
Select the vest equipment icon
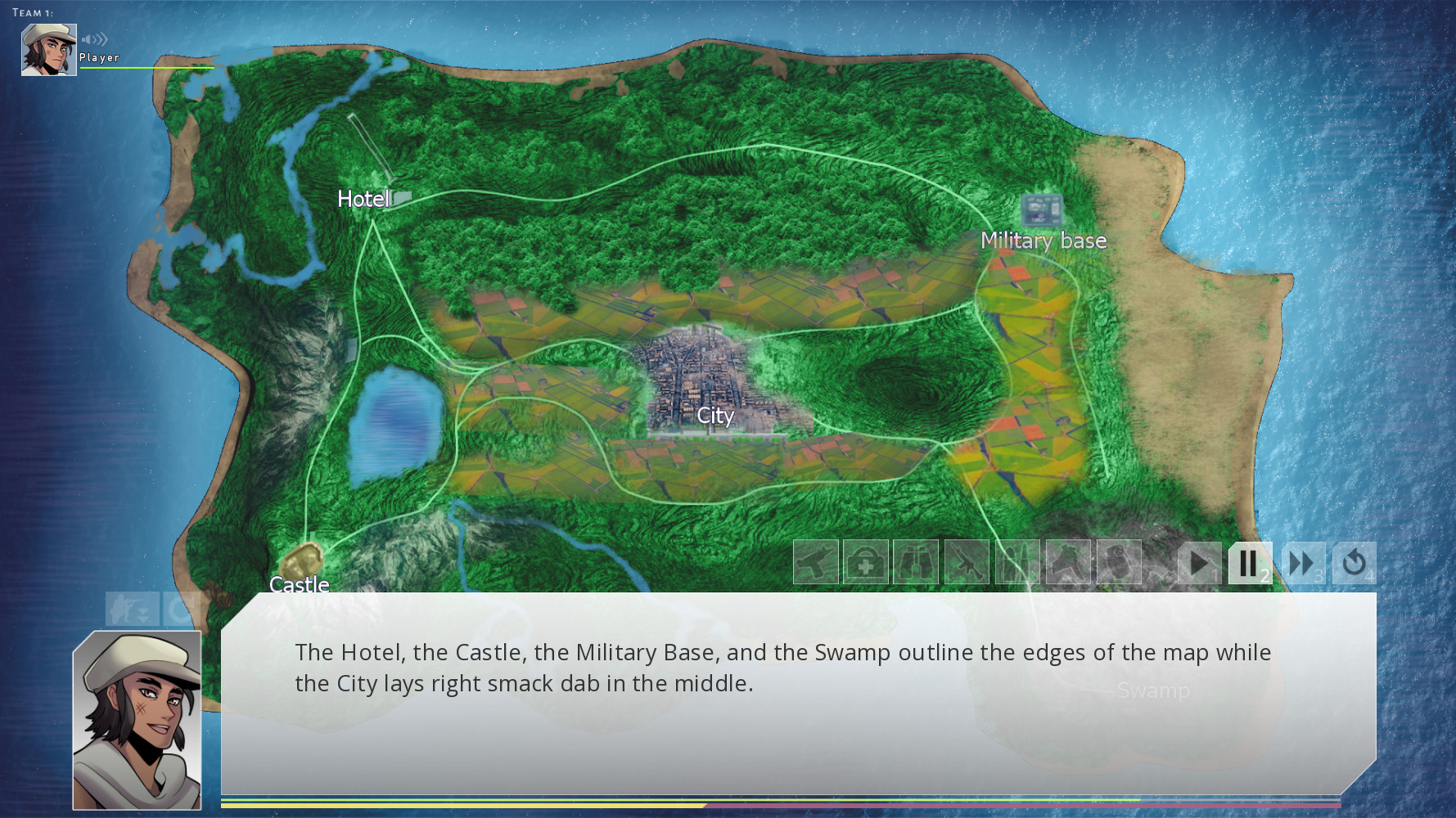(x=1068, y=563)
